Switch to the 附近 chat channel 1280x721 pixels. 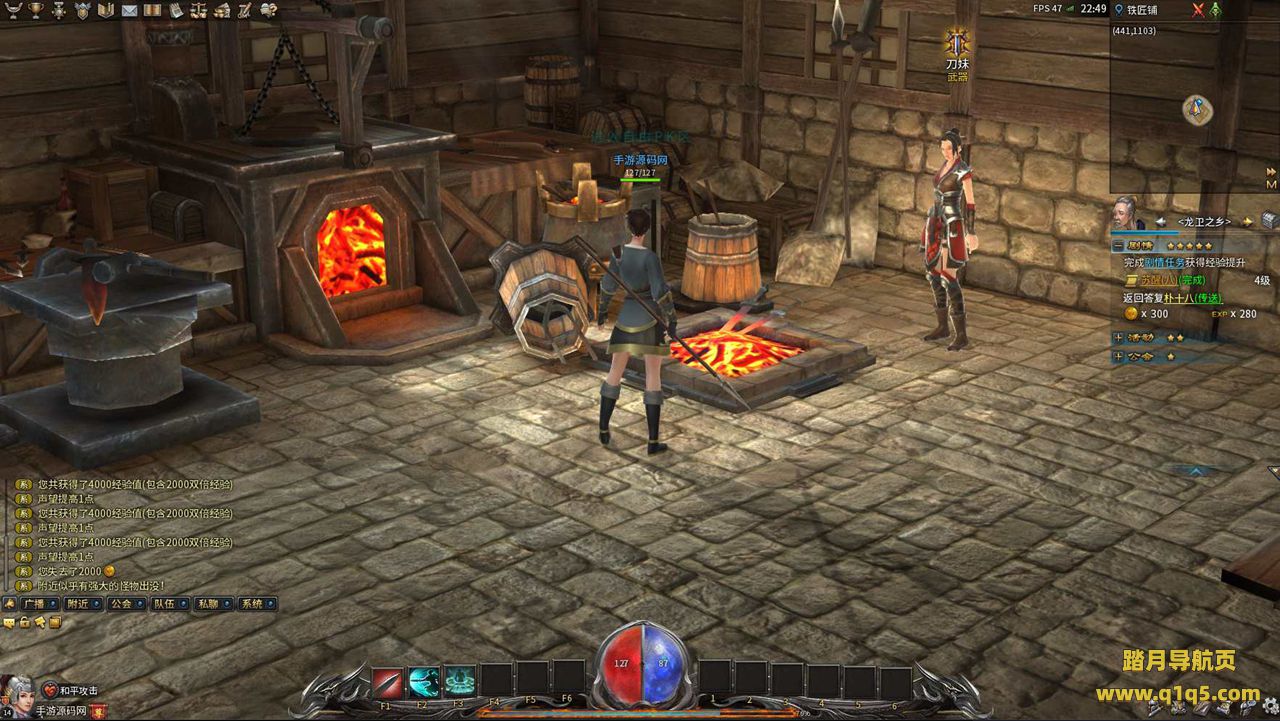(x=77, y=604)
